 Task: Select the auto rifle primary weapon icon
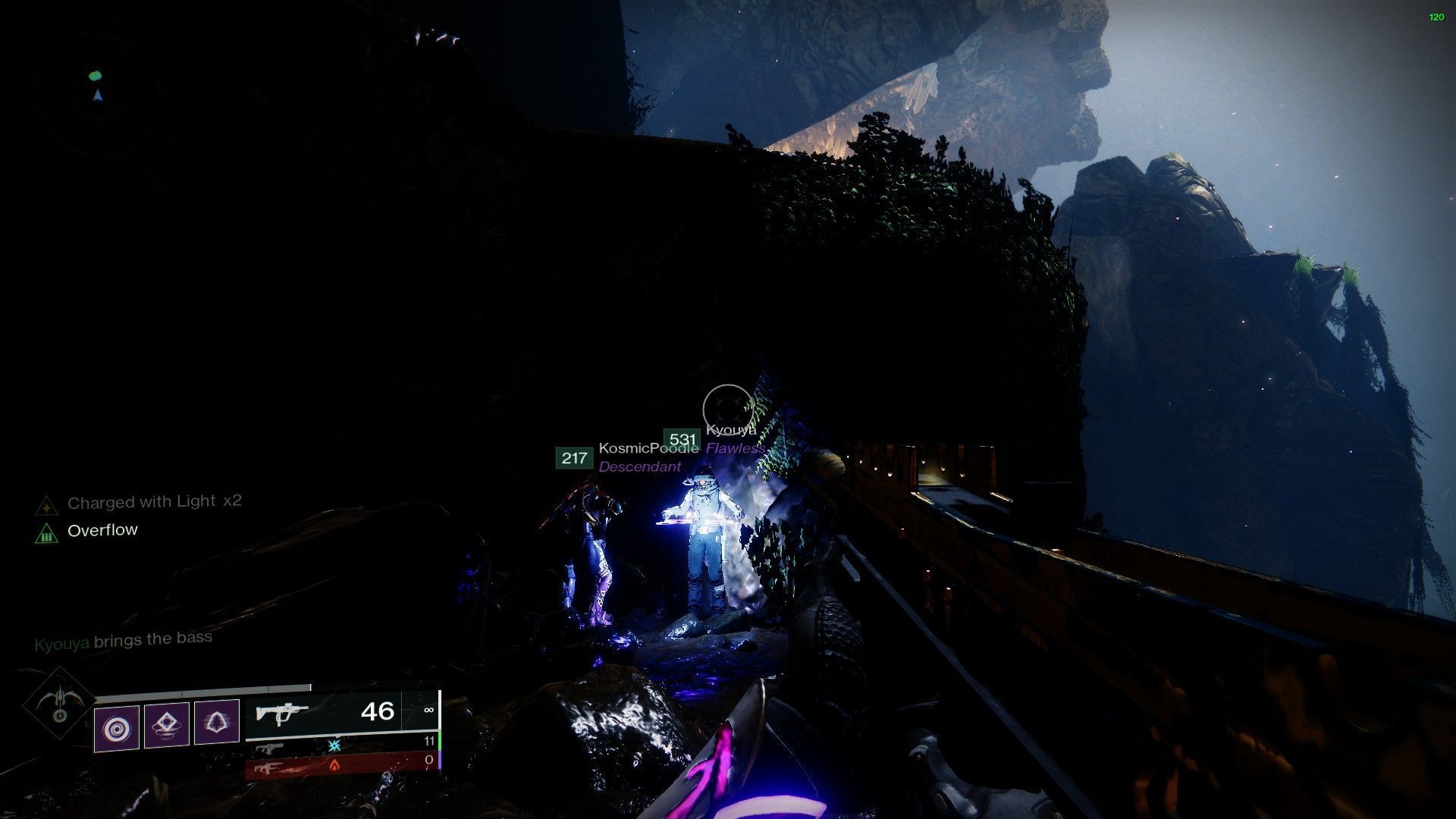[282, 711]
